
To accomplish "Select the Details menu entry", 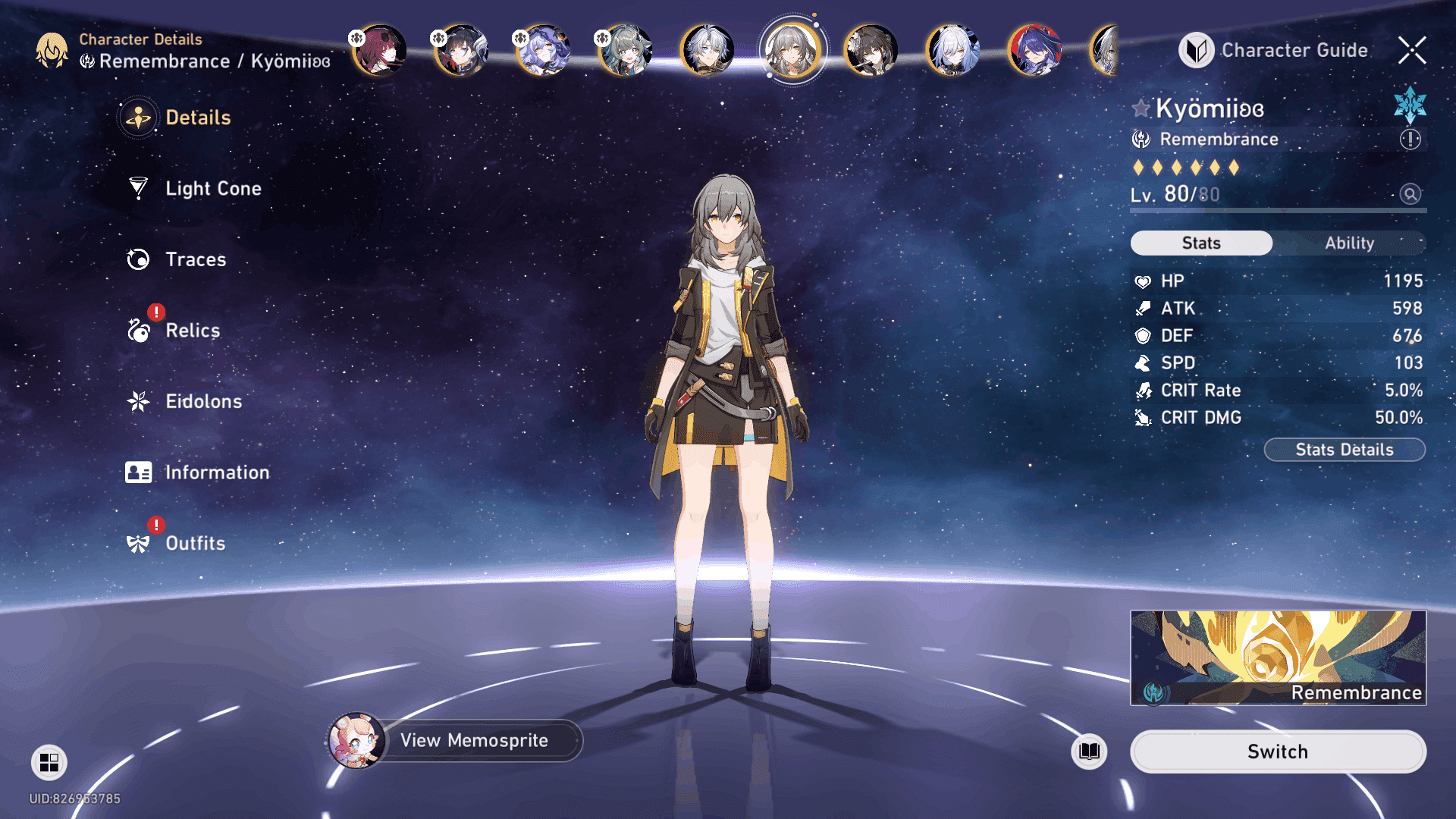I will pyautogui.click(x=197, y=118).
